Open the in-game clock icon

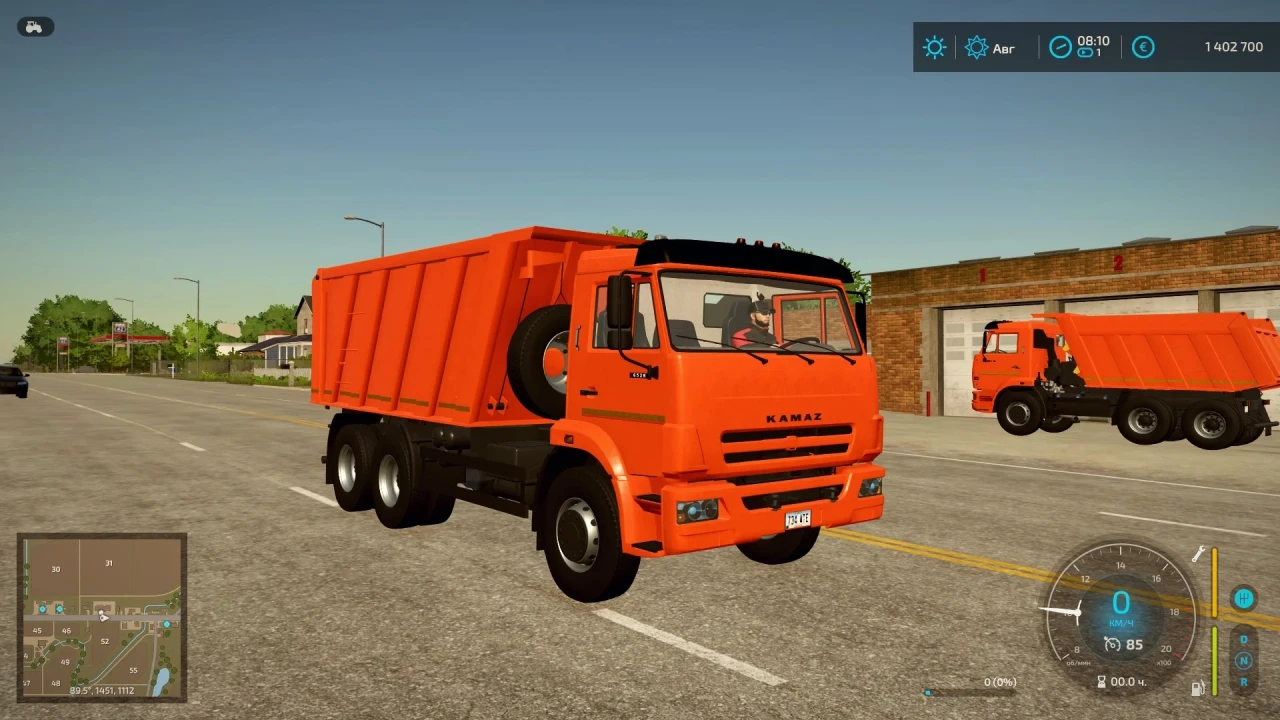pos(1060,47)
